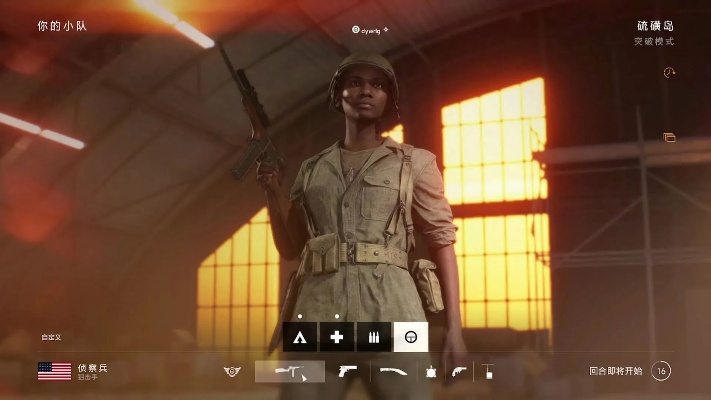Choose the Medic class with the cross
Image resolution: width=711 pixels, height=400 pixels.
tap(337, 338)
